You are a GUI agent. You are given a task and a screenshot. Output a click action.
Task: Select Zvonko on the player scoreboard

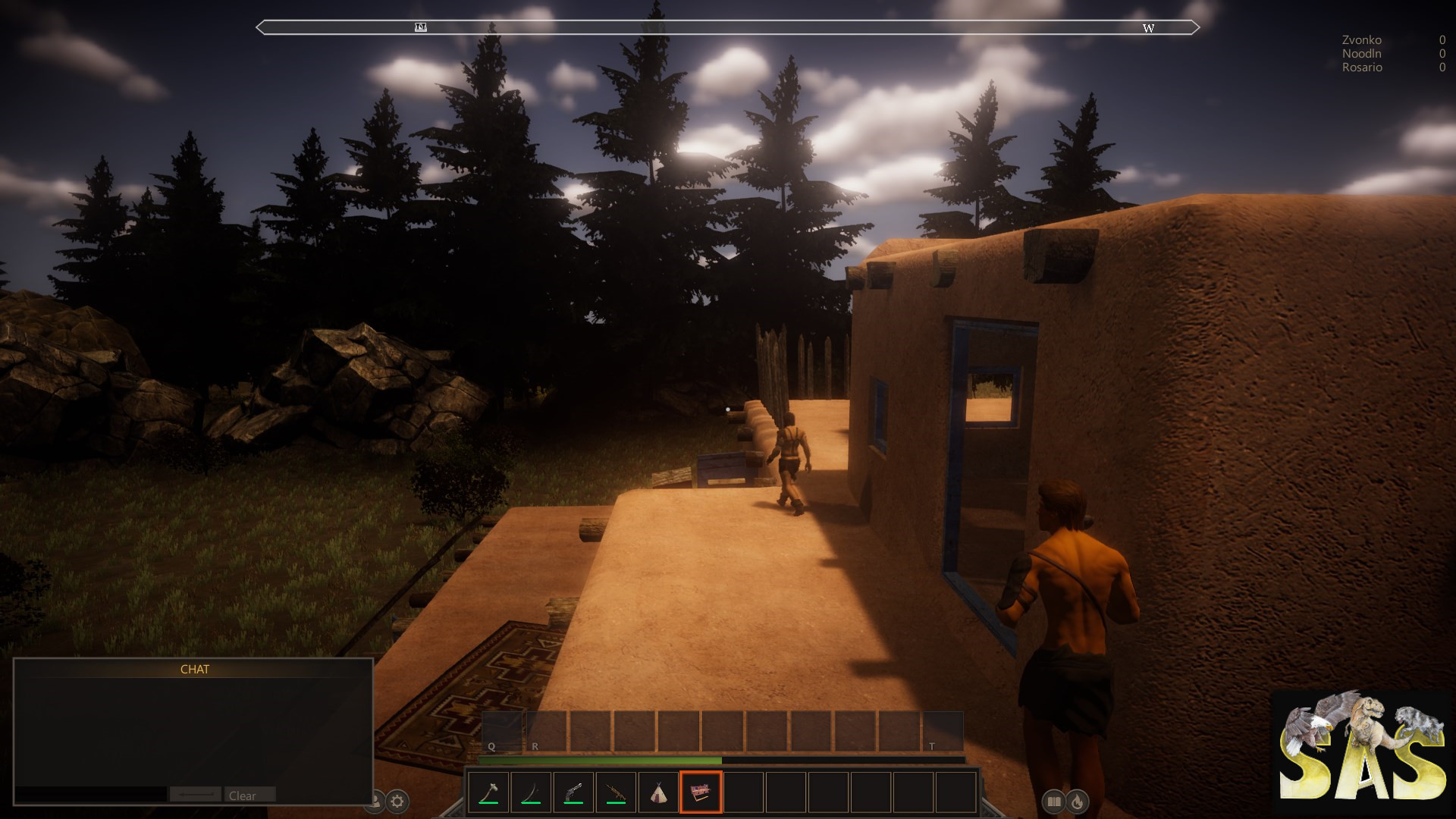click(1361, 39)
